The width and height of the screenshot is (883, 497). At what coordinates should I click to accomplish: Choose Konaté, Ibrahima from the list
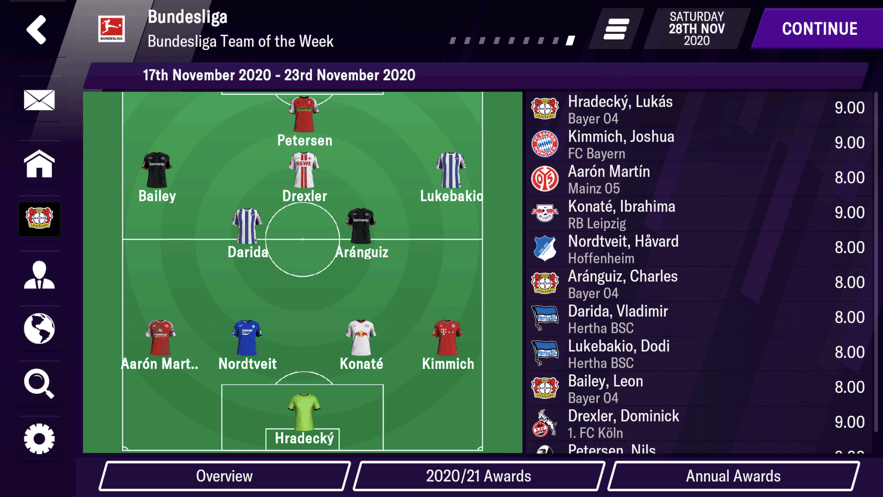point(700,213)
